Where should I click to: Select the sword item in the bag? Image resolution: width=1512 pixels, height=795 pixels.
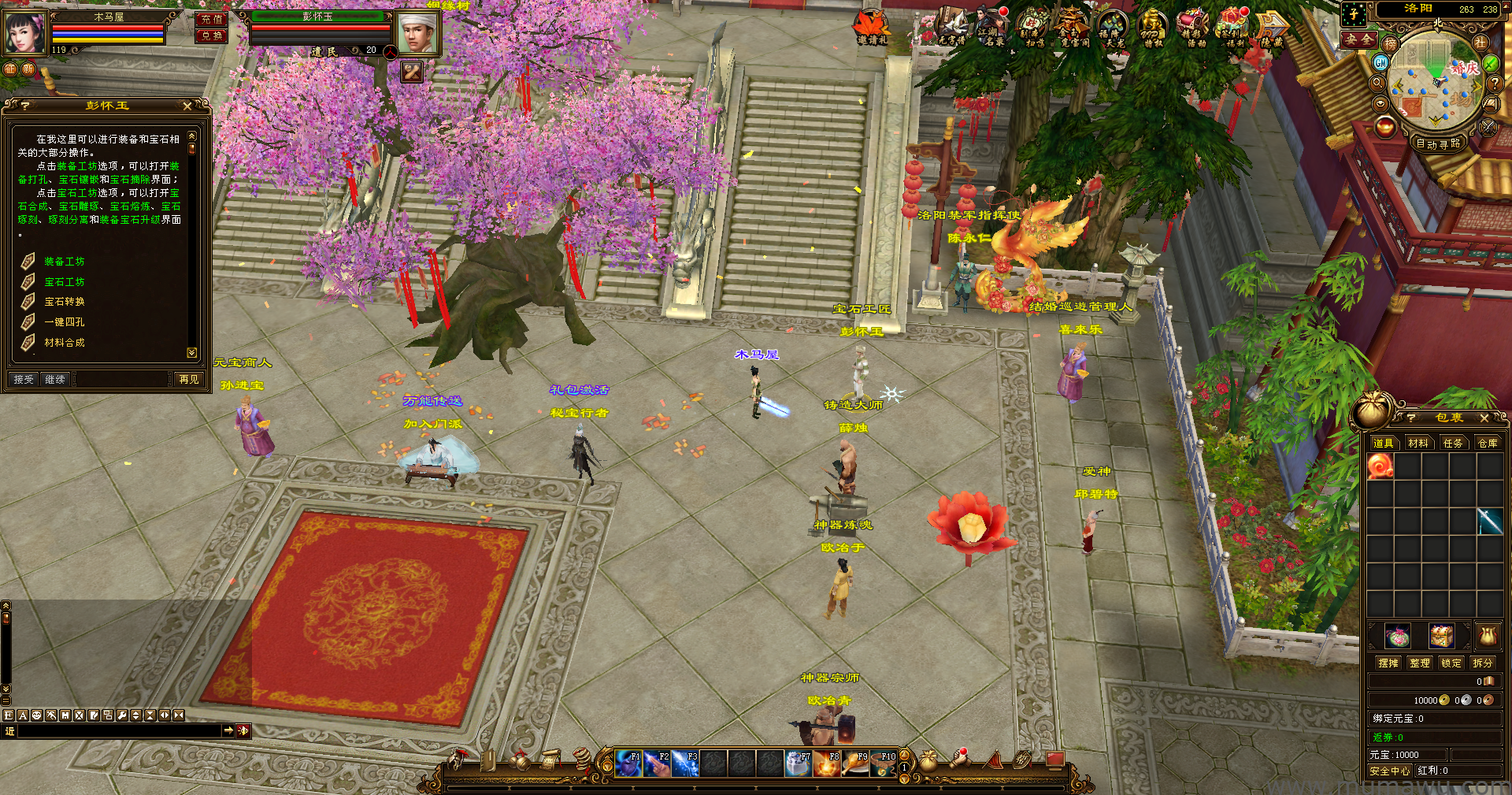point(1490,521)
